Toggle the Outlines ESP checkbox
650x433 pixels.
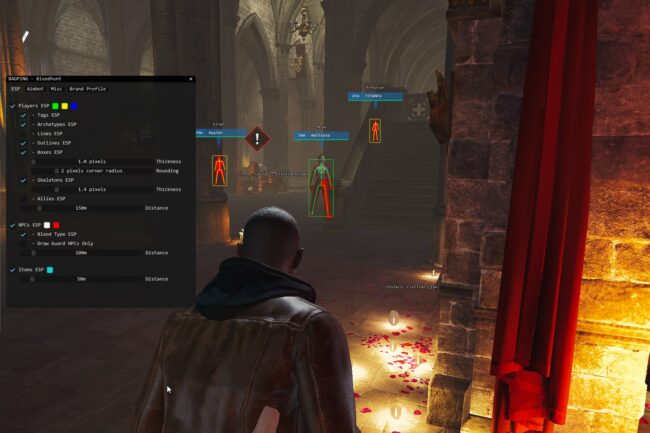[23, 143]
